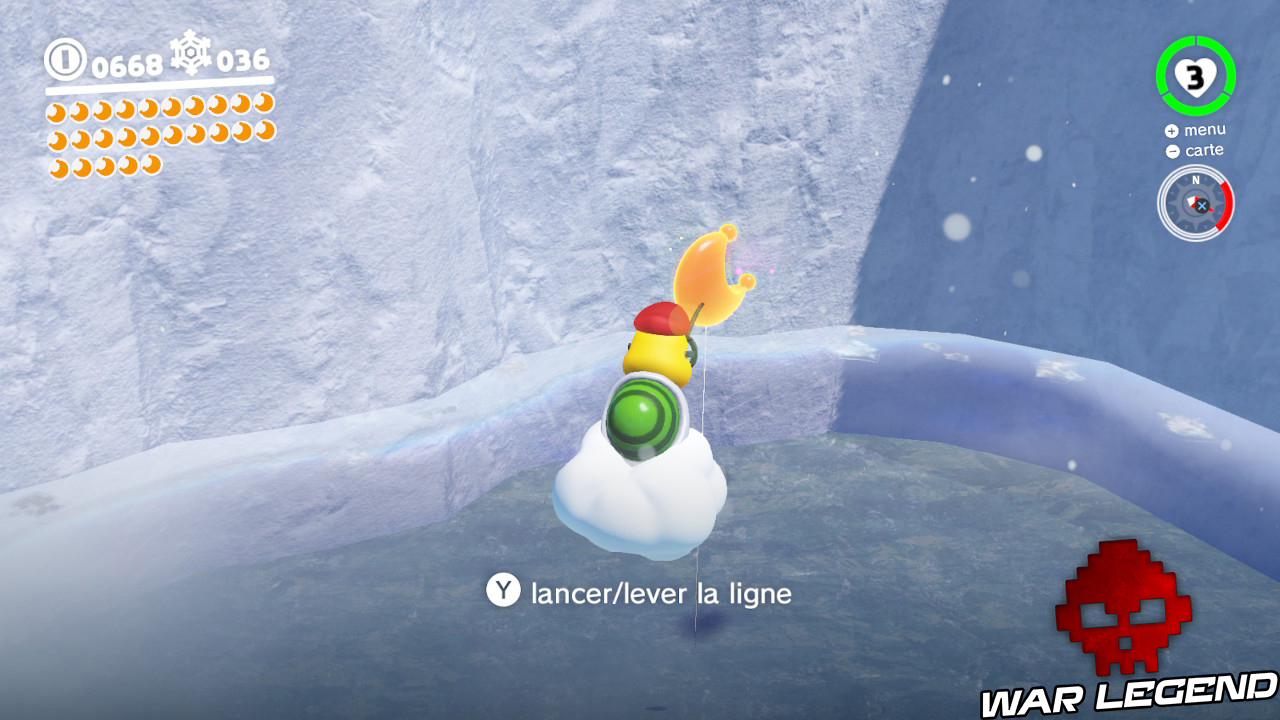Select the black X marker on the minimap
The height and width of the screenshot is (720, 1280).
[x=1202, y=206]
